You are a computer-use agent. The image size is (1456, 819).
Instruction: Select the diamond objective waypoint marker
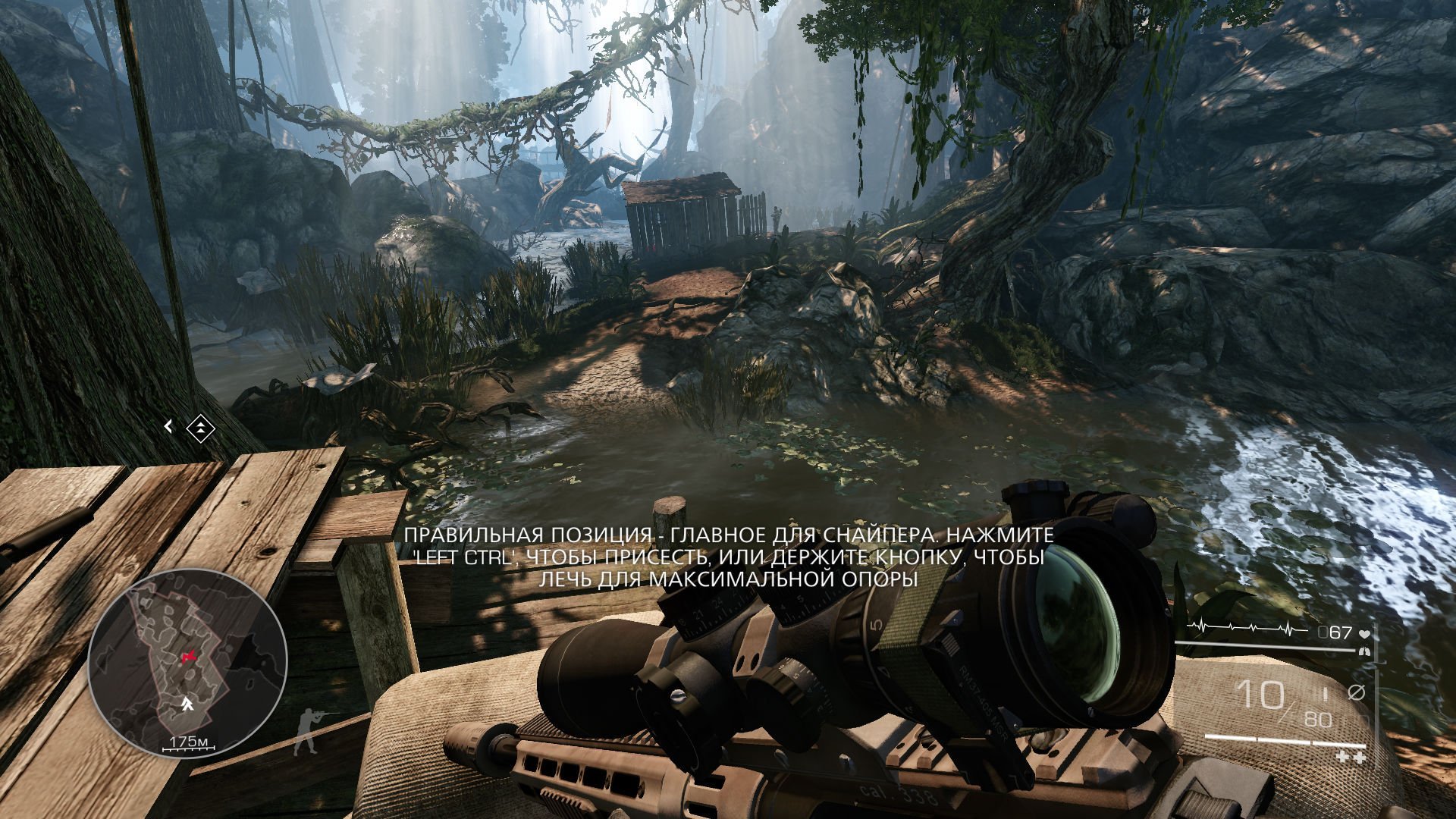(200, 428)
